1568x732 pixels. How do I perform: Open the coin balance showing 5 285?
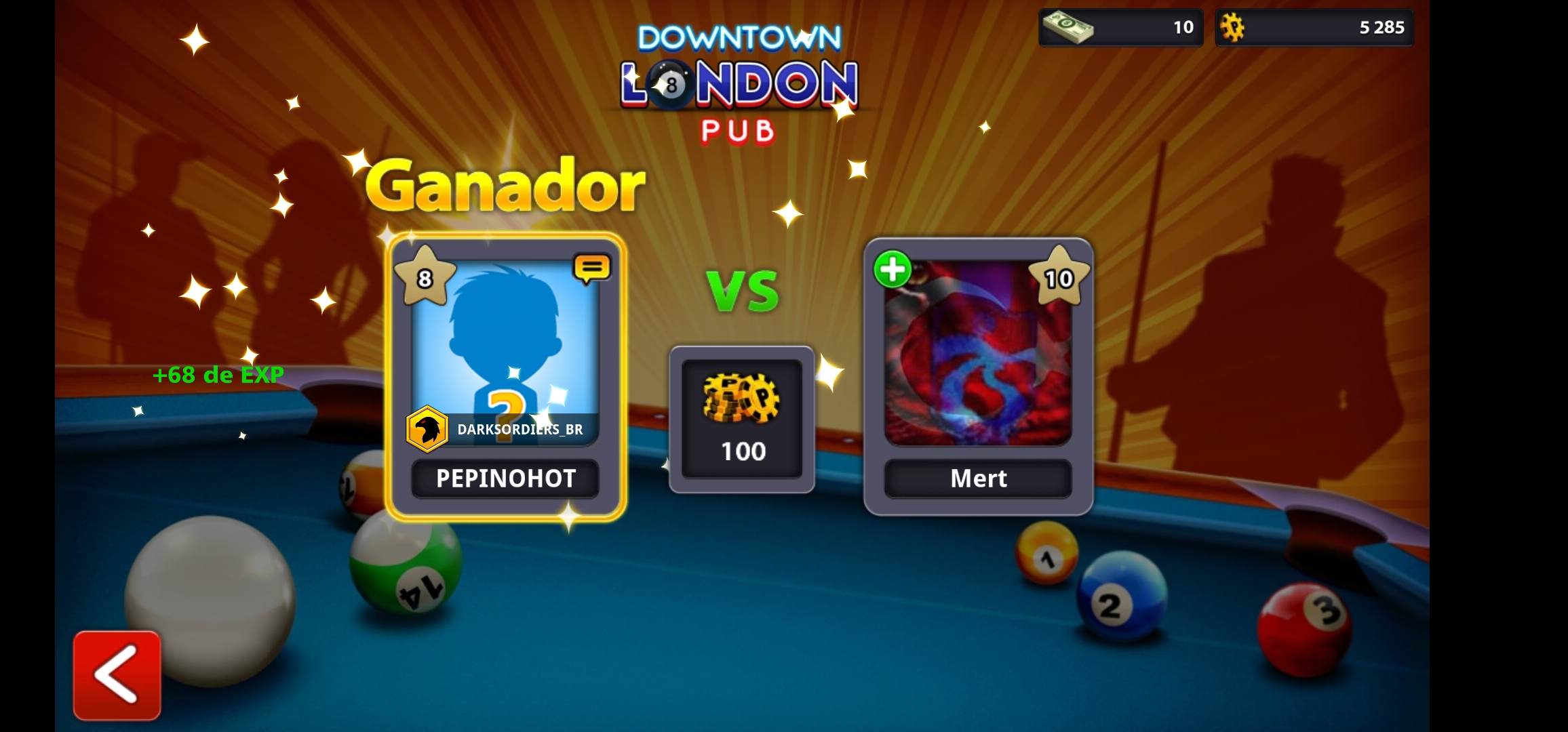[x=1314, y=28]
